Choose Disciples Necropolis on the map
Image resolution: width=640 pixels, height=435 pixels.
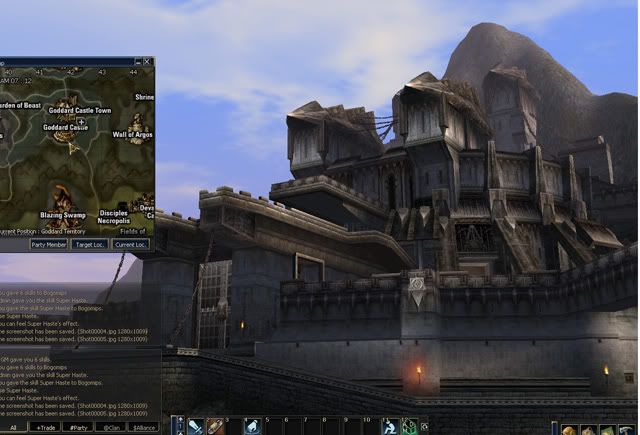tap(113, 217)
